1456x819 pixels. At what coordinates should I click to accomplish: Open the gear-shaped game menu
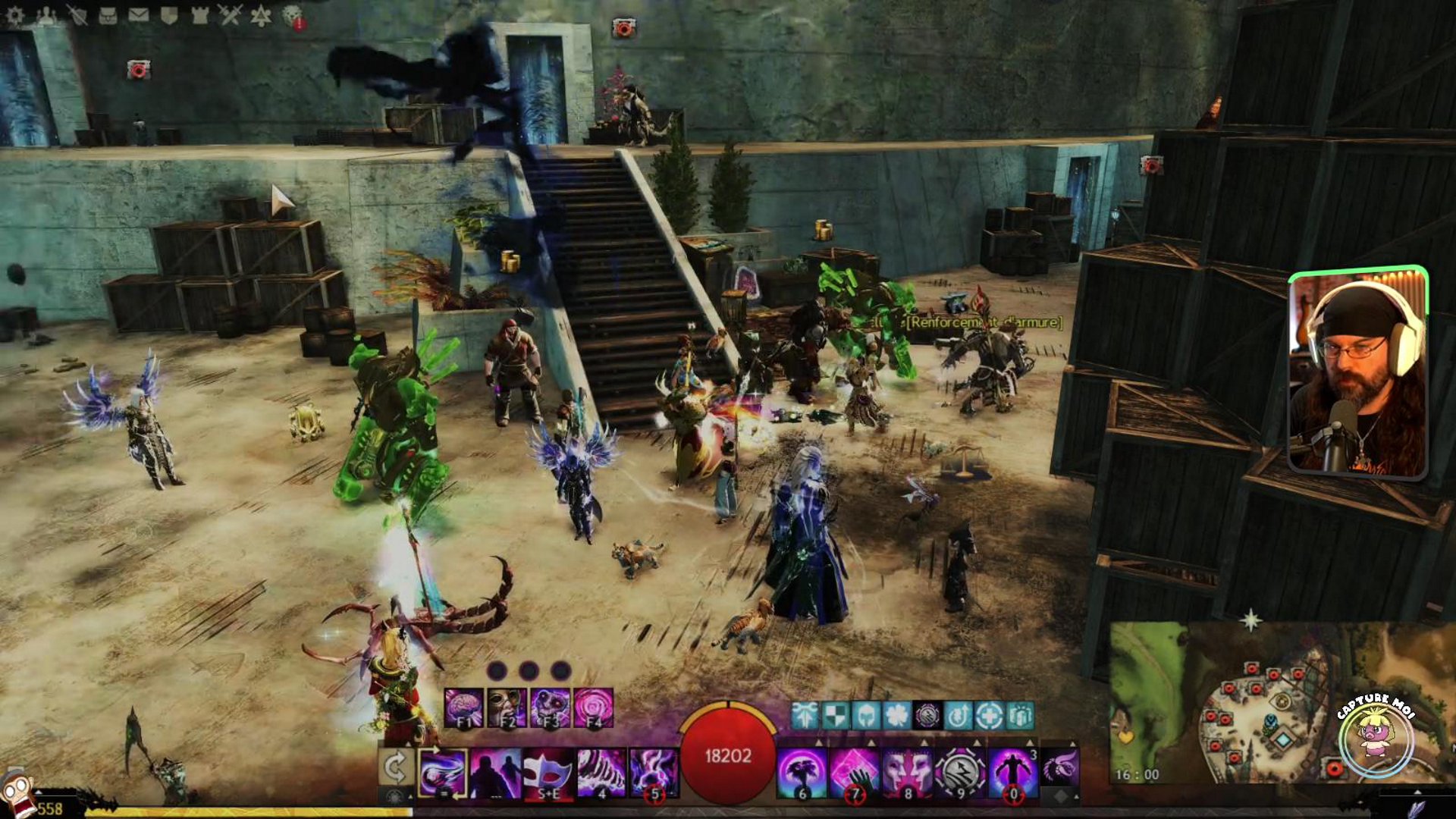coord(14,14)
